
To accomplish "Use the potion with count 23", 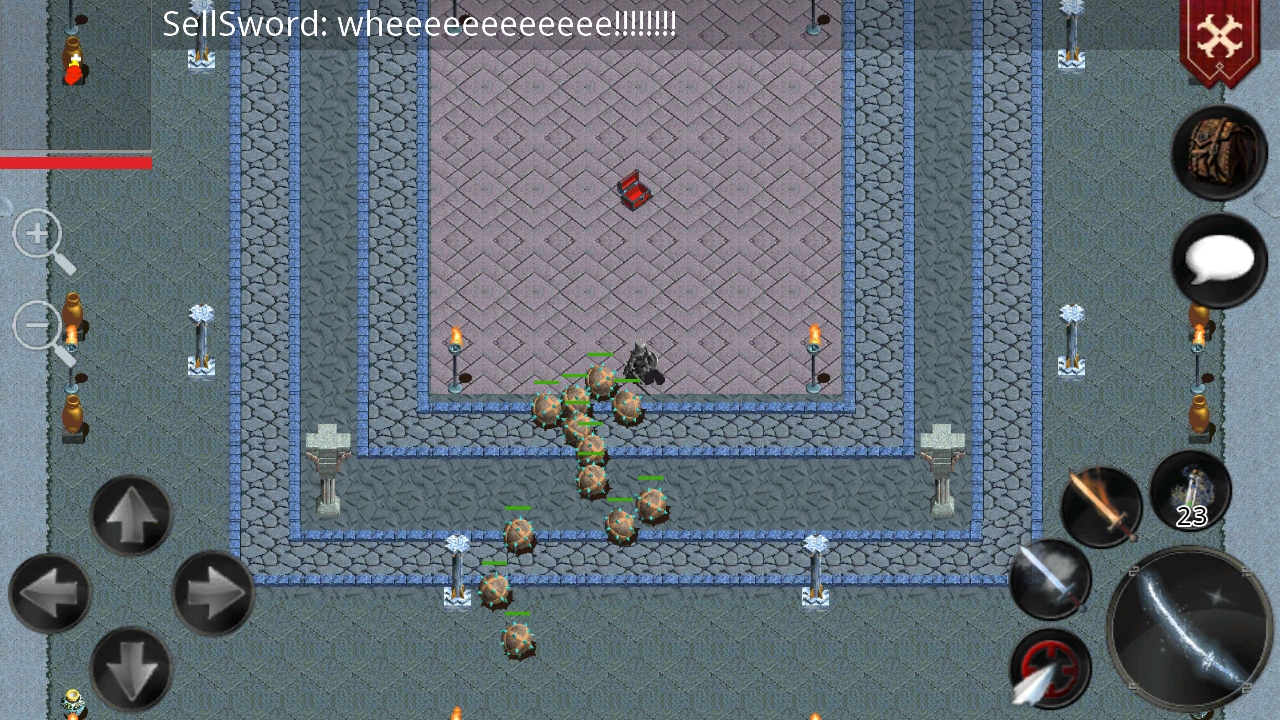I will (1190, 490).
